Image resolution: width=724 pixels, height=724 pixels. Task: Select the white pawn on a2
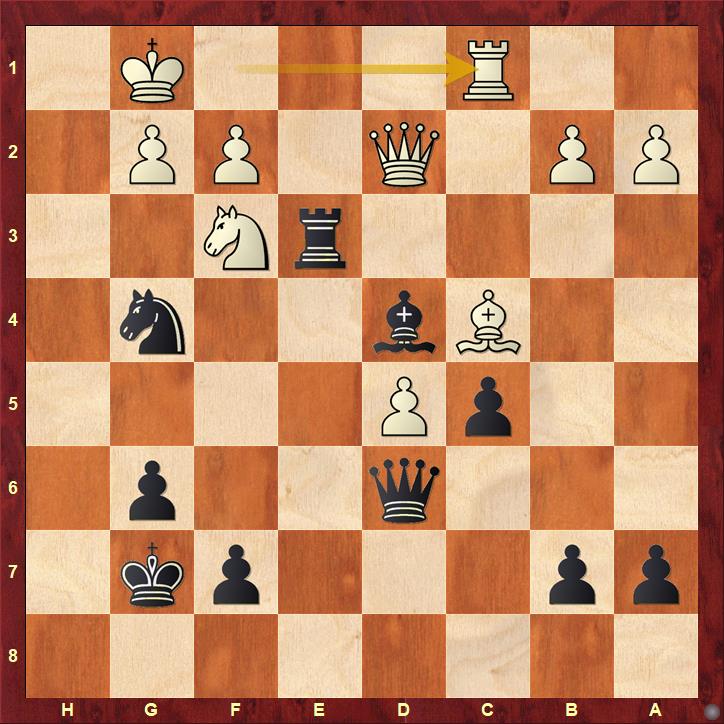coord(657,154)
